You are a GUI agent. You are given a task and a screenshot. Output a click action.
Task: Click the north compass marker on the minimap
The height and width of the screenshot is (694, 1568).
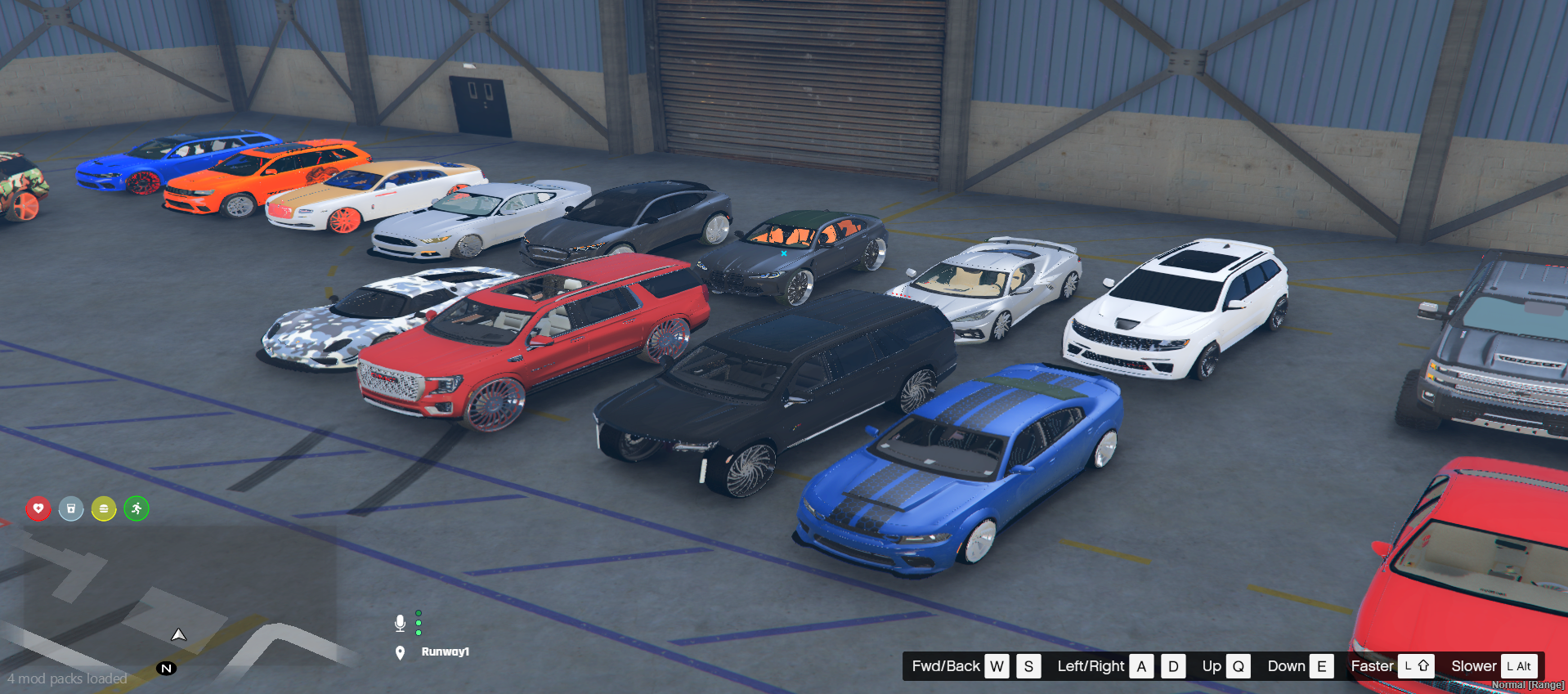(167, 668)
